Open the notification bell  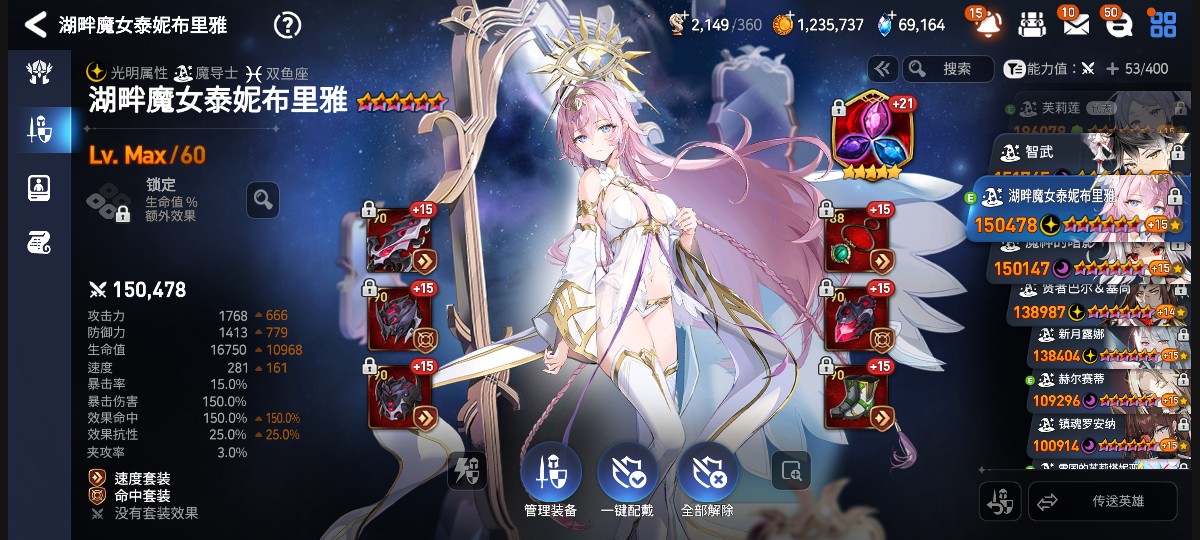pyautogui.click(x=987, y=24)
